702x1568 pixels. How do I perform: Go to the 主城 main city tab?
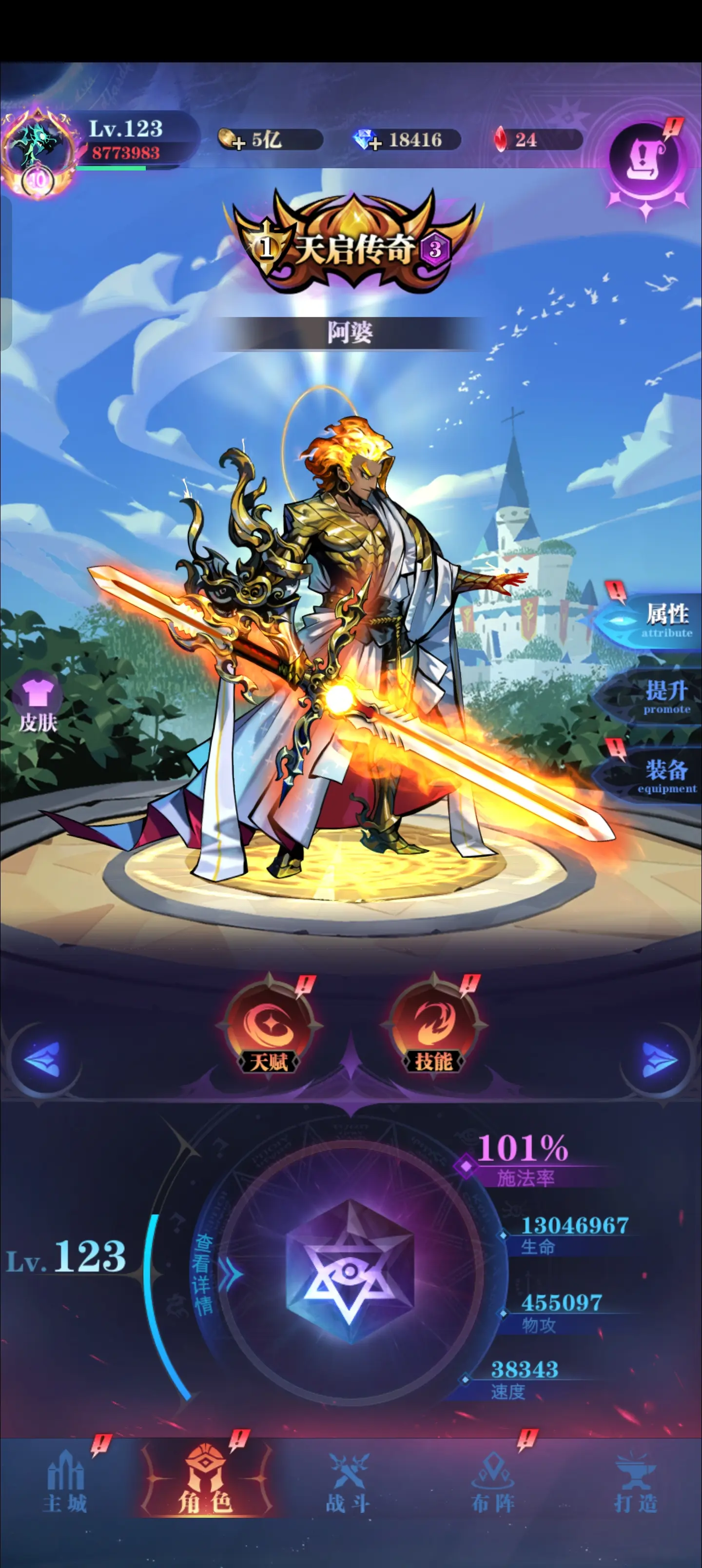[65, 1485]
